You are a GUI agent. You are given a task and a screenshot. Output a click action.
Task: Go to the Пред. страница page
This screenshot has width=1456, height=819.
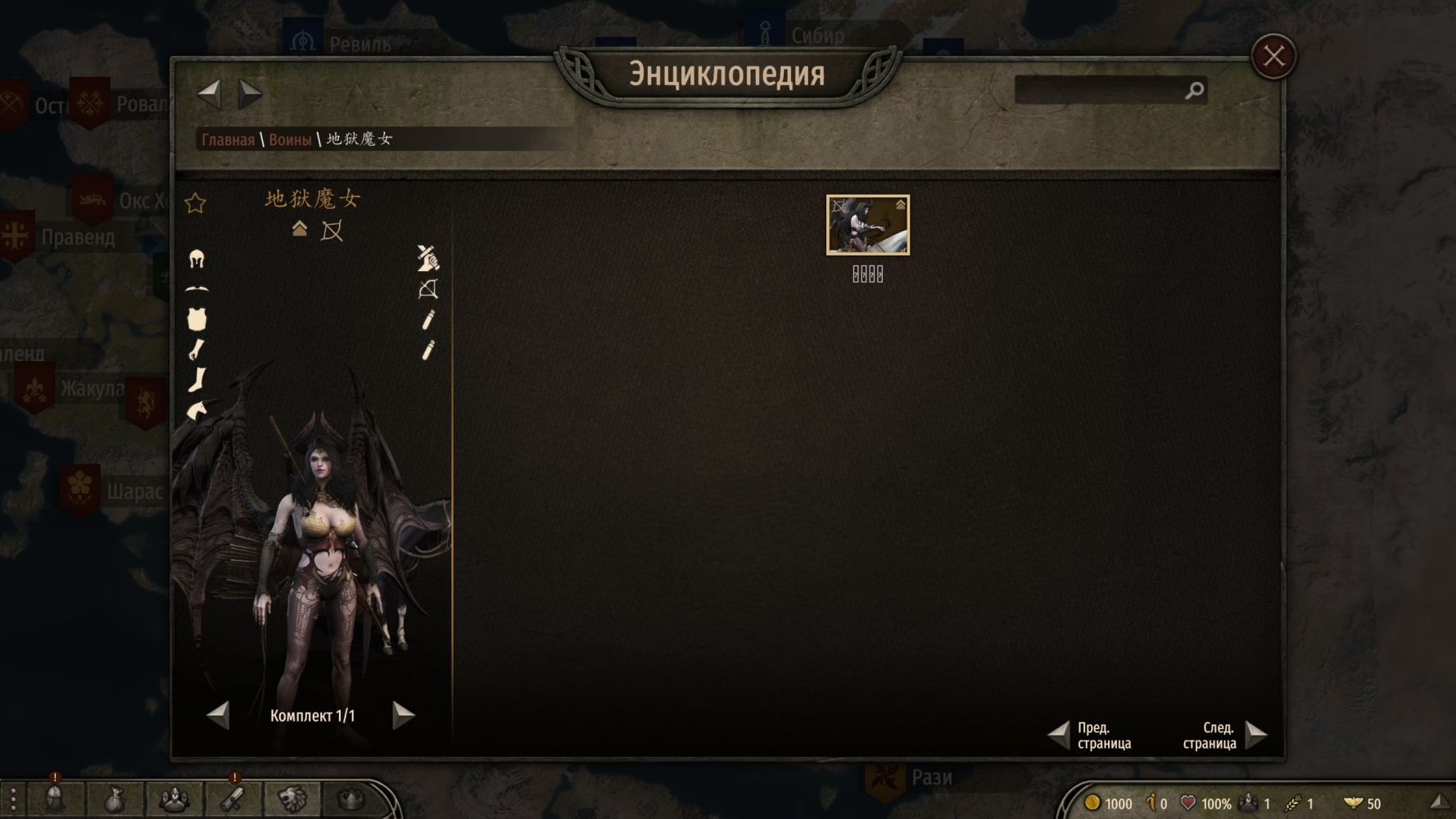pyautogui.click(x=1060, y=735)
